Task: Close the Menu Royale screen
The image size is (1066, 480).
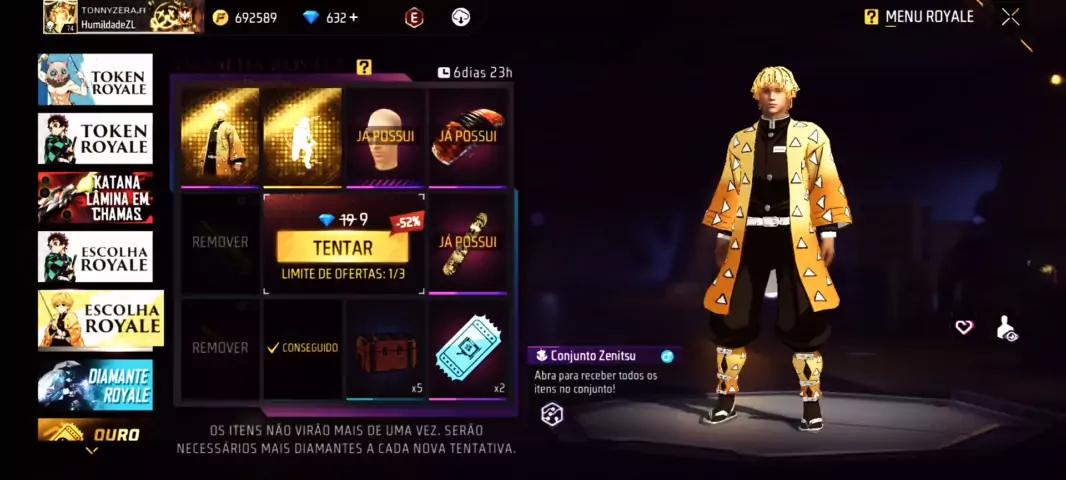Action: point(1011,16)
